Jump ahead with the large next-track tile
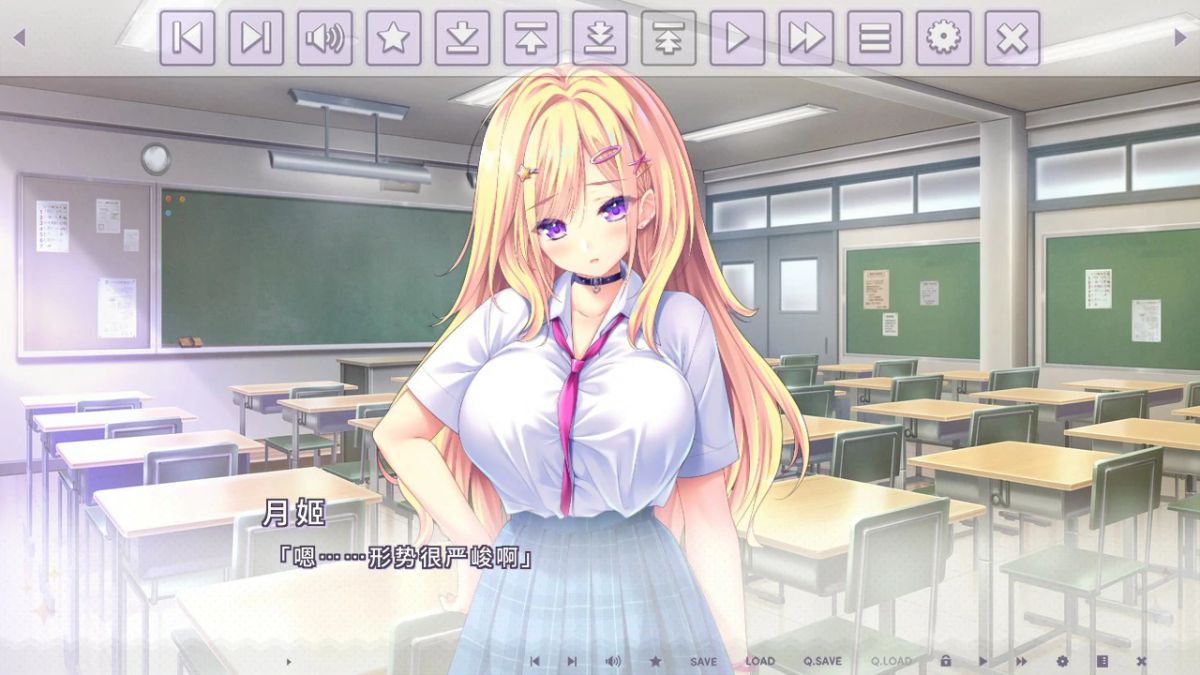This screenshot has height=675, width=1200. coord(256,38)
